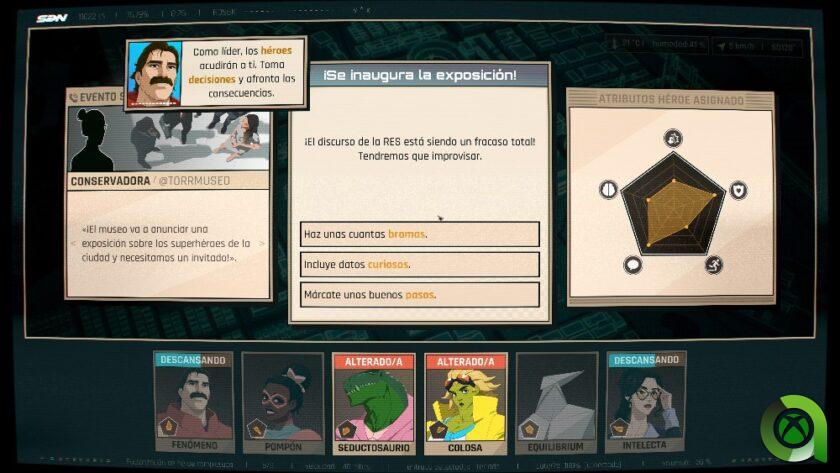Select "Incluye datos curiosos" response
Image resolution: width=840 pixels, height=473 pixels.
pyautogui.click(x=419, y=264)
